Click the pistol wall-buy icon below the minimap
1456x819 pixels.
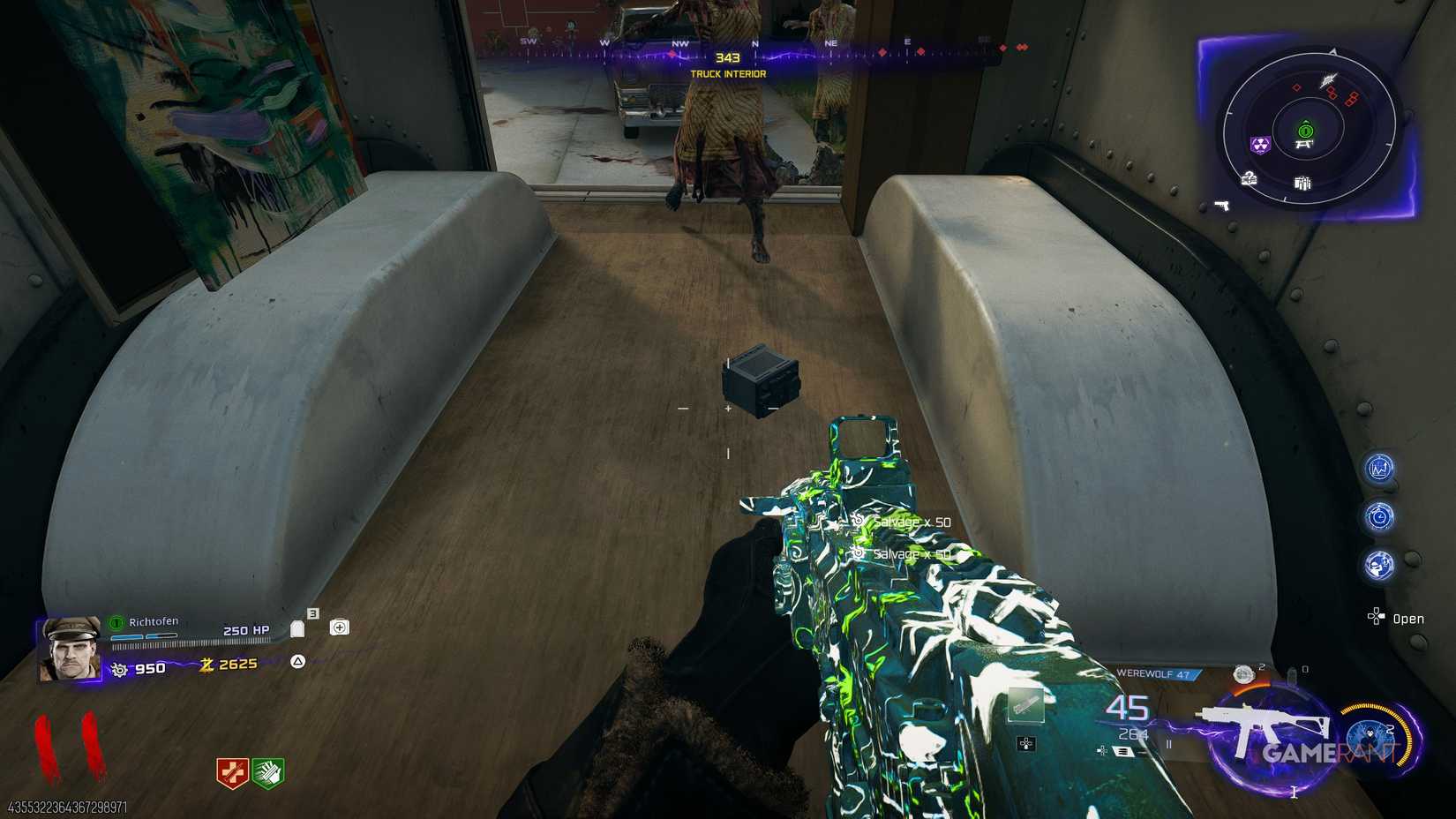[x=1222, y=205]
